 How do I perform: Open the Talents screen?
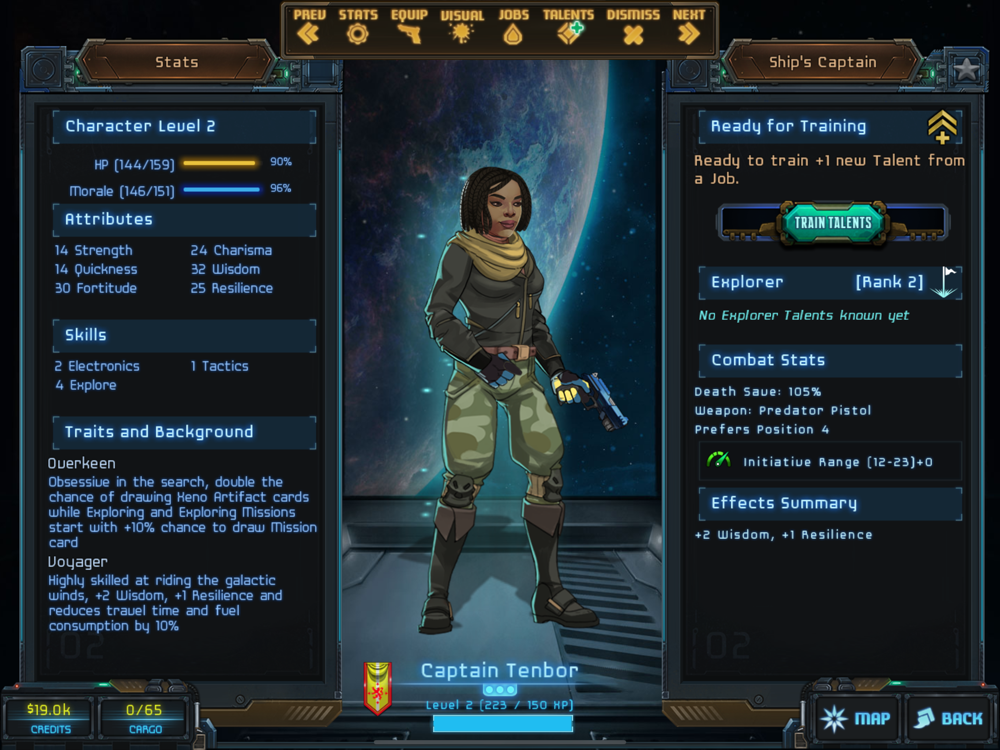pos(568,27)
